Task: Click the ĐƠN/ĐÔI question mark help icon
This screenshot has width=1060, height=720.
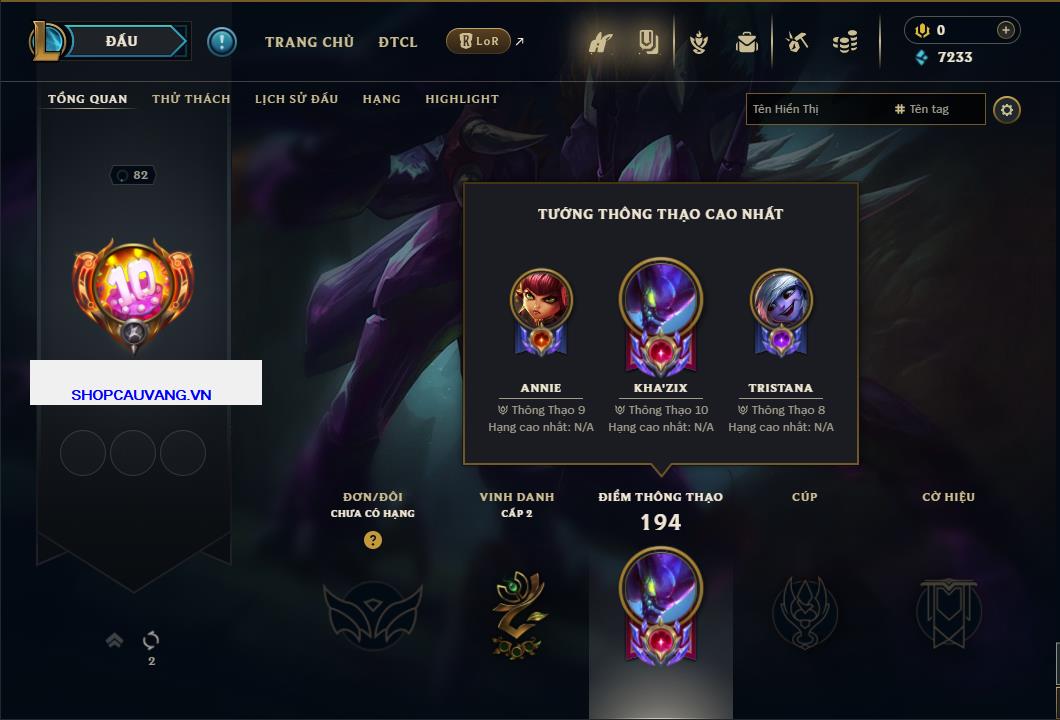Action: click(373, 541)
